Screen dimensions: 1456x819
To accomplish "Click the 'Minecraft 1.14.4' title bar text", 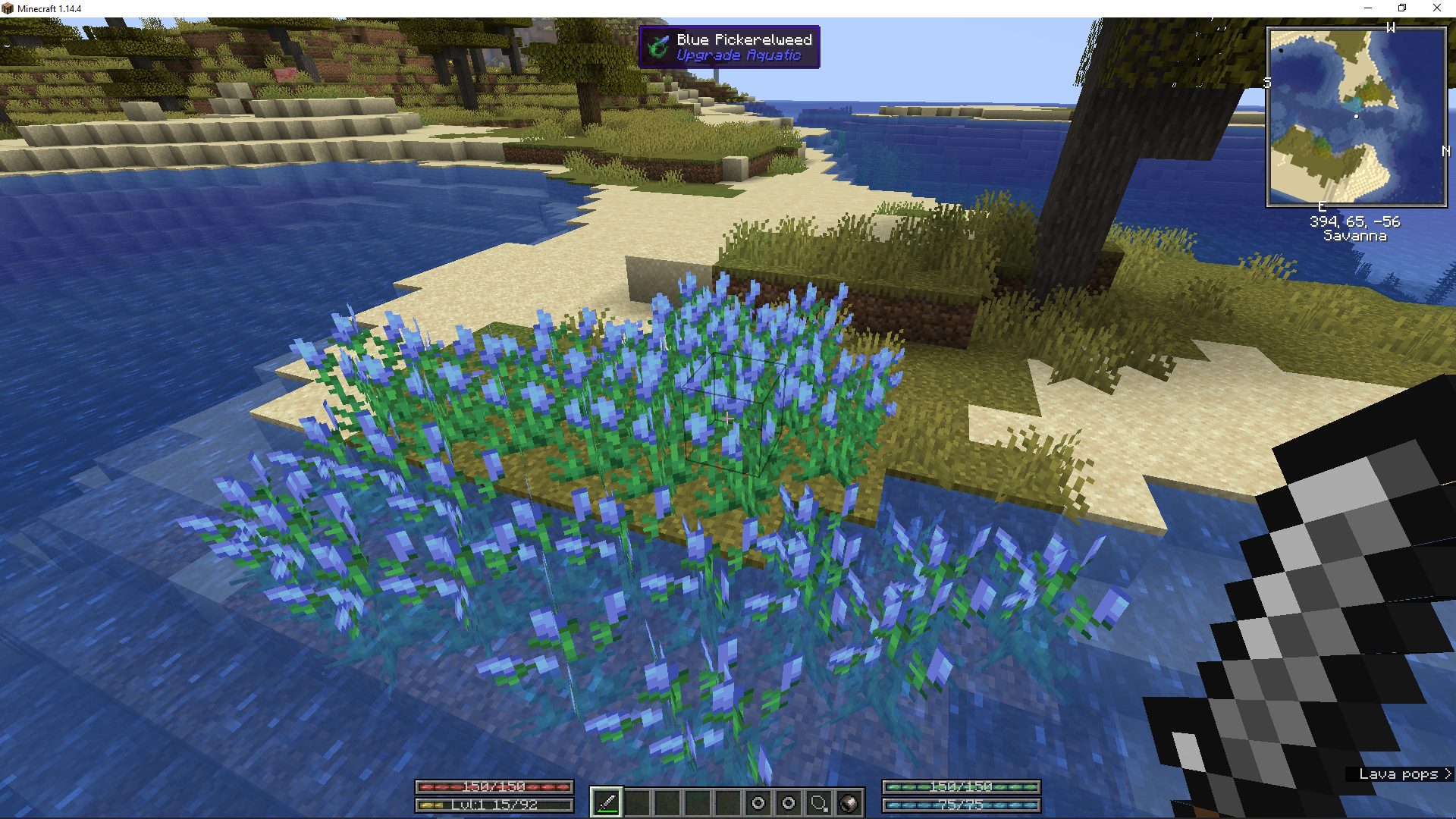I will click(49, 8).
